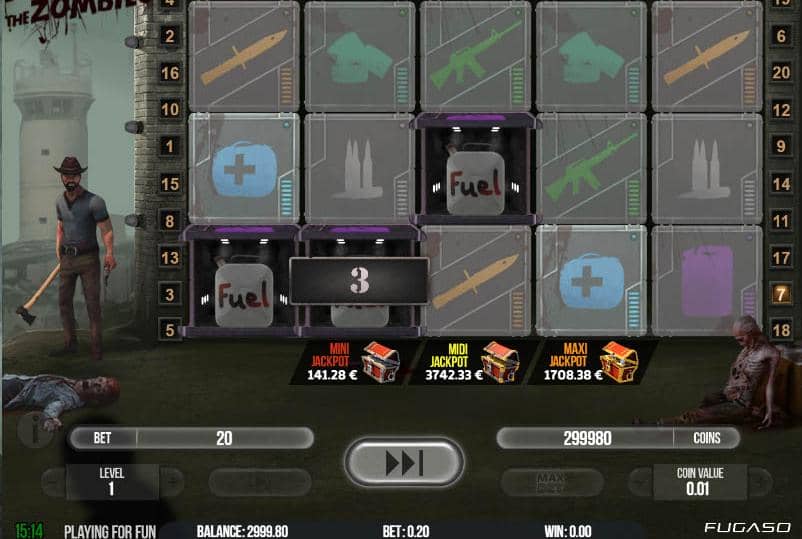This screenshot has height=539, width=802.
Task: Lower the Coin Value
Action: click(640, 481)
